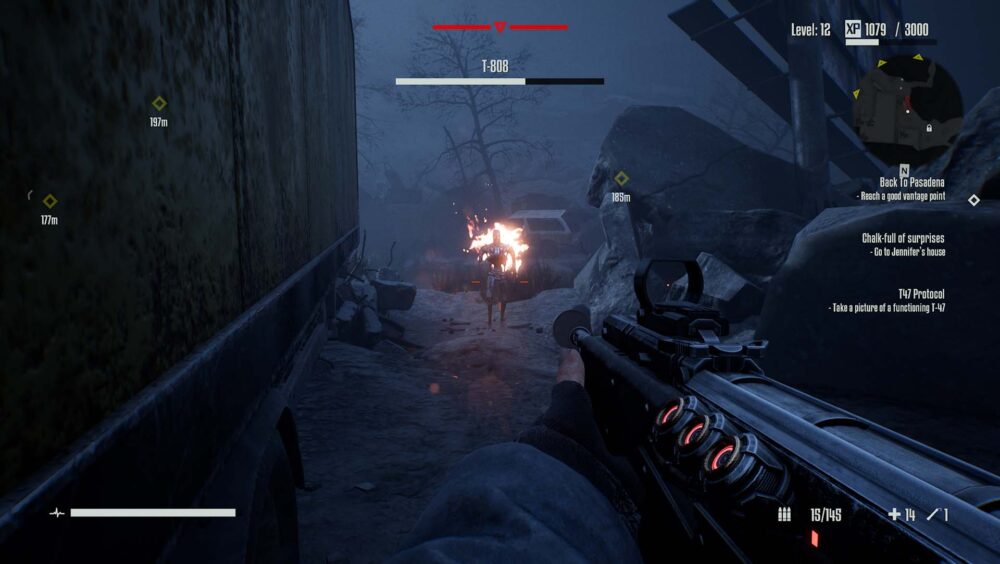Click the XP badge icon
The width and height of the screenshot is (1000, 564).
[x=853, y=29]
